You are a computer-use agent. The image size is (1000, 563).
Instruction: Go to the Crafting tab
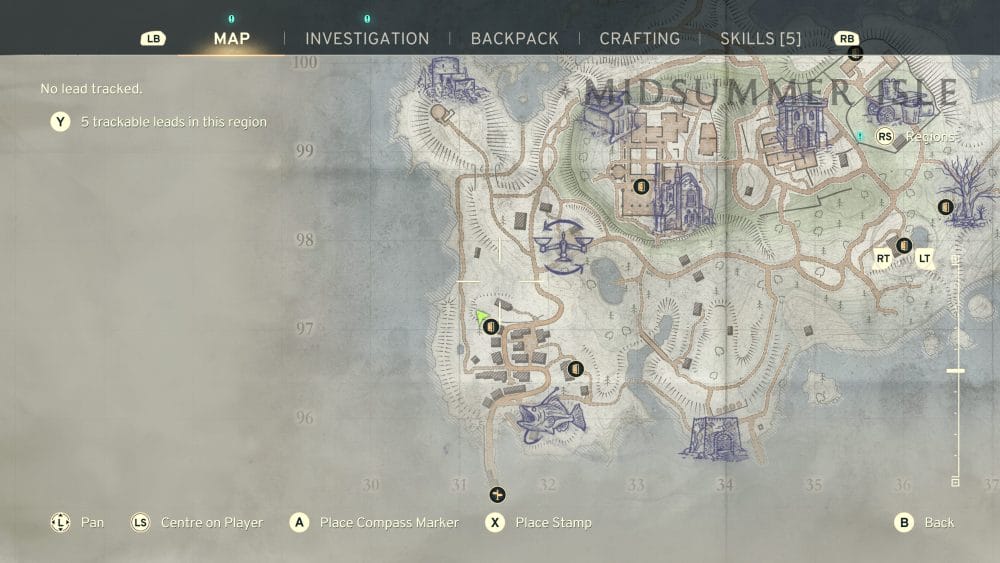(639, 39)
